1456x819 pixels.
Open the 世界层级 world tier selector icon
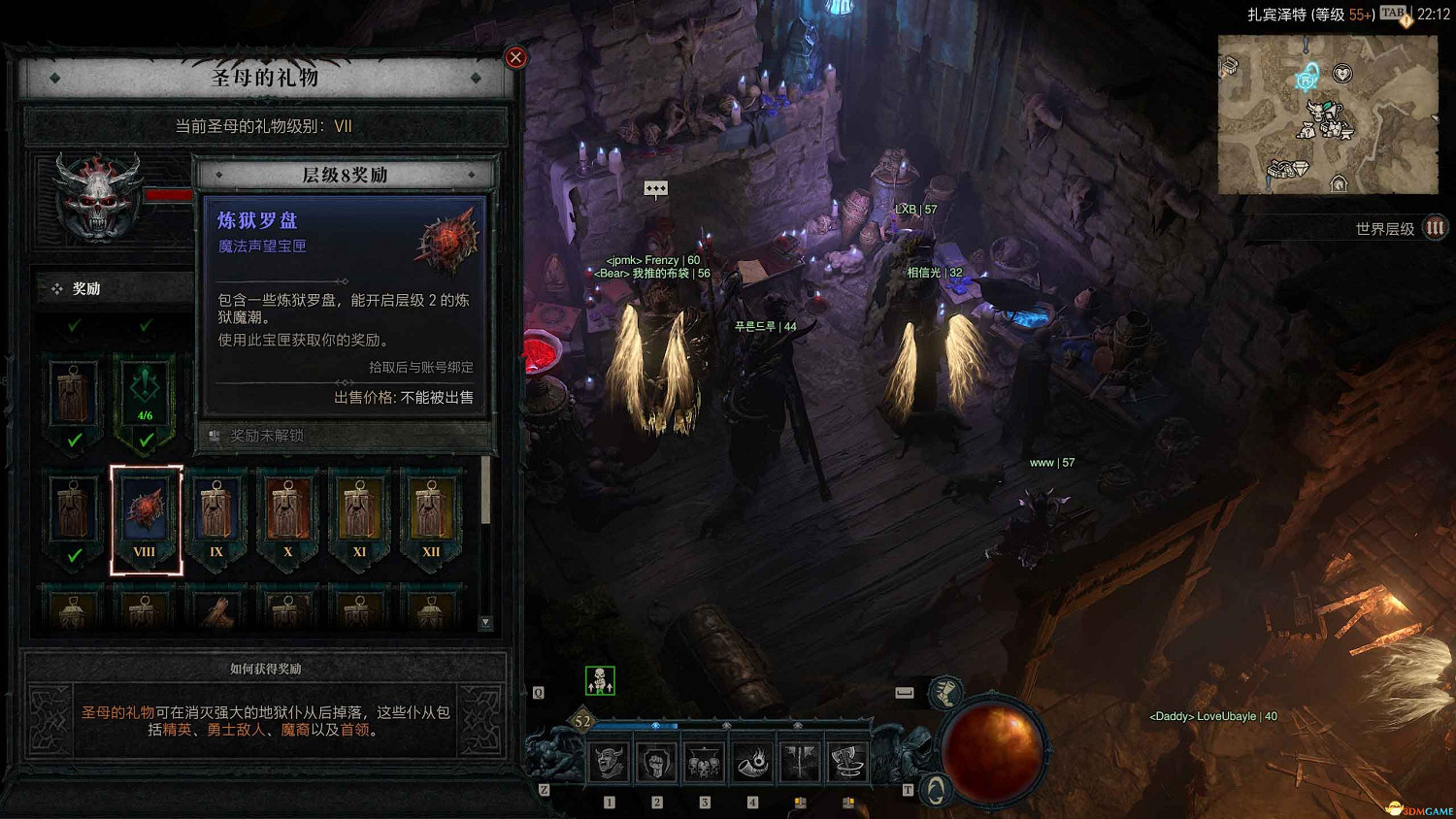pyautogui.click(x=1433, y=229)
